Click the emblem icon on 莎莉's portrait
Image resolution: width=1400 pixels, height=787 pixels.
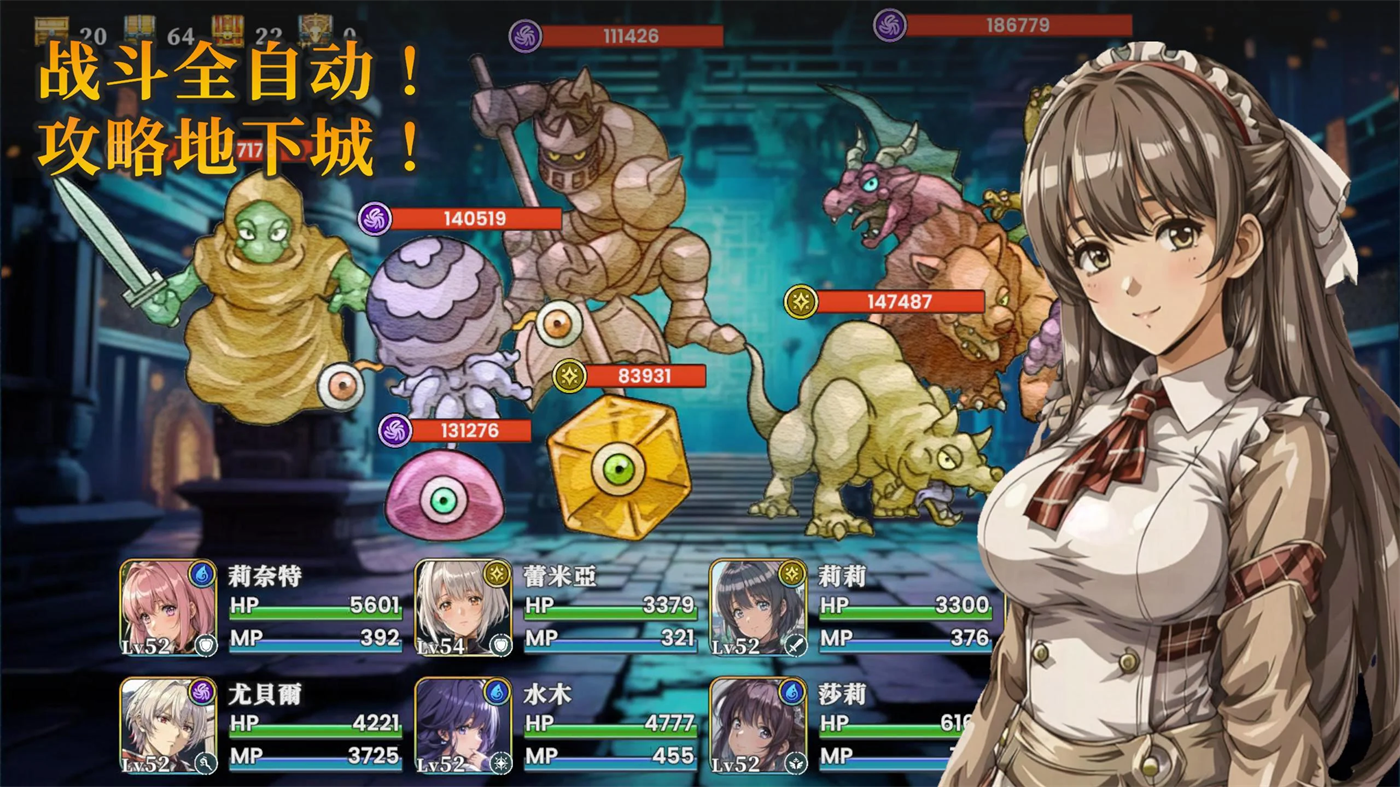tap(795, 762)
